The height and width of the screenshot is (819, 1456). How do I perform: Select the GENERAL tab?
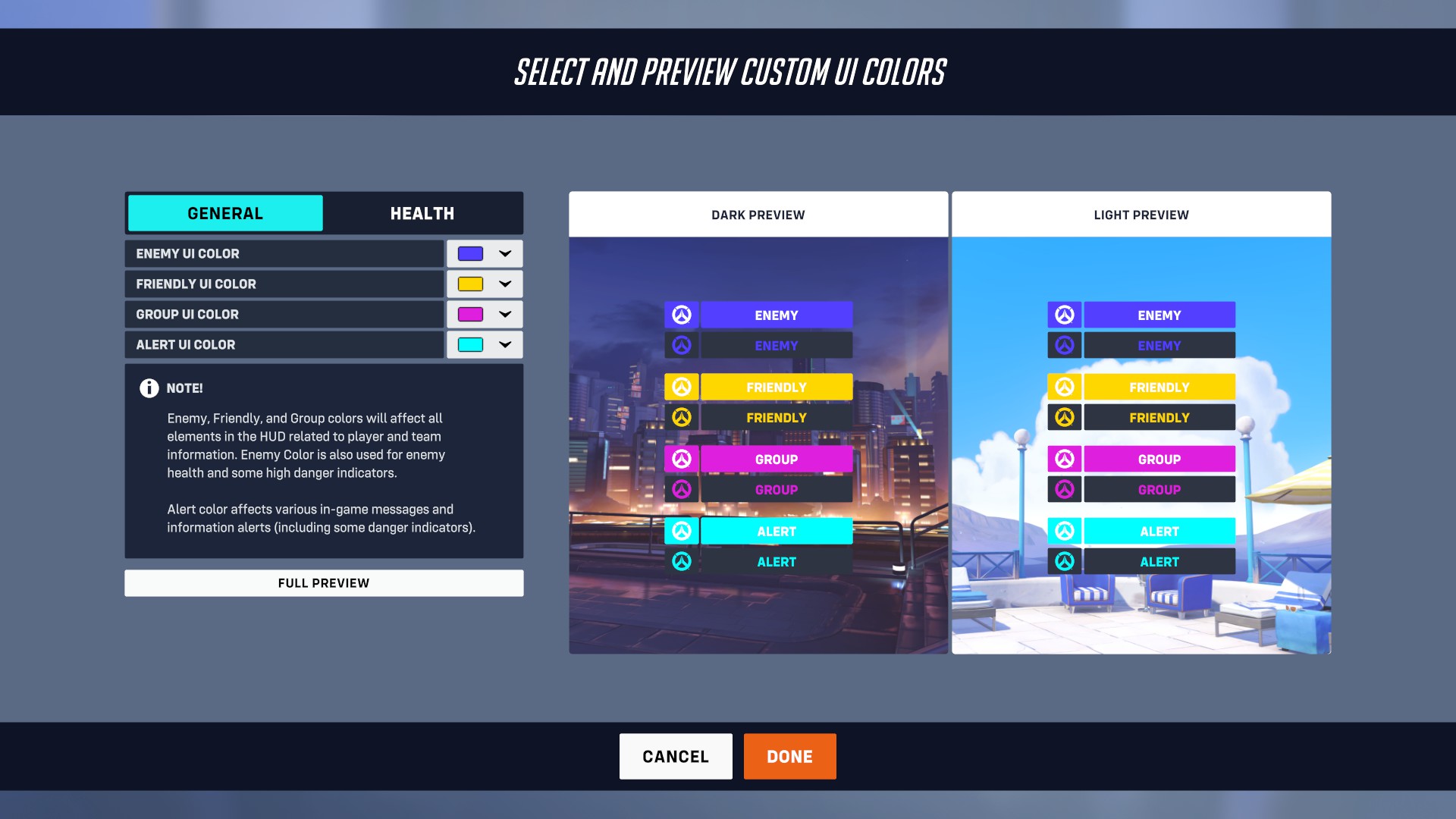(x=224, y=213)
